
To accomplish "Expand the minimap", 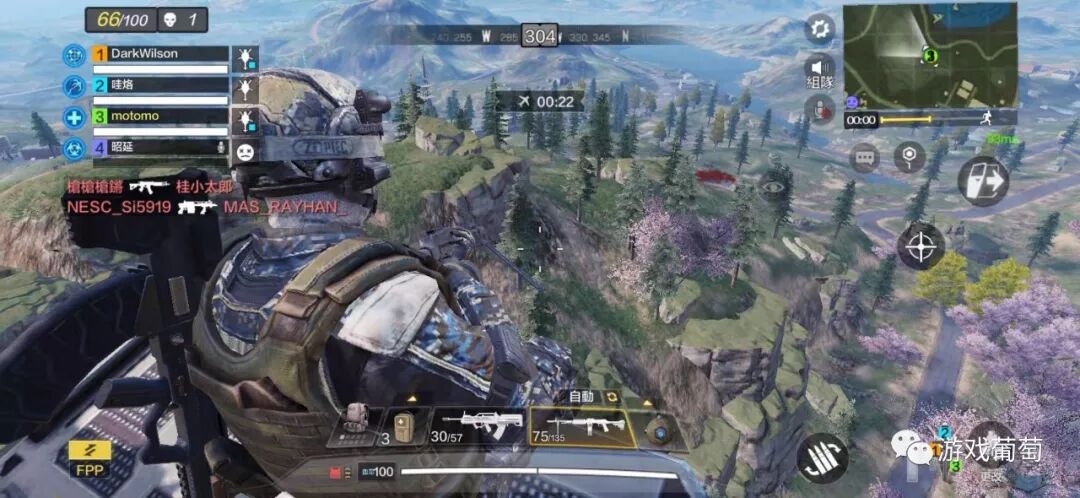I will coord(929,54).
